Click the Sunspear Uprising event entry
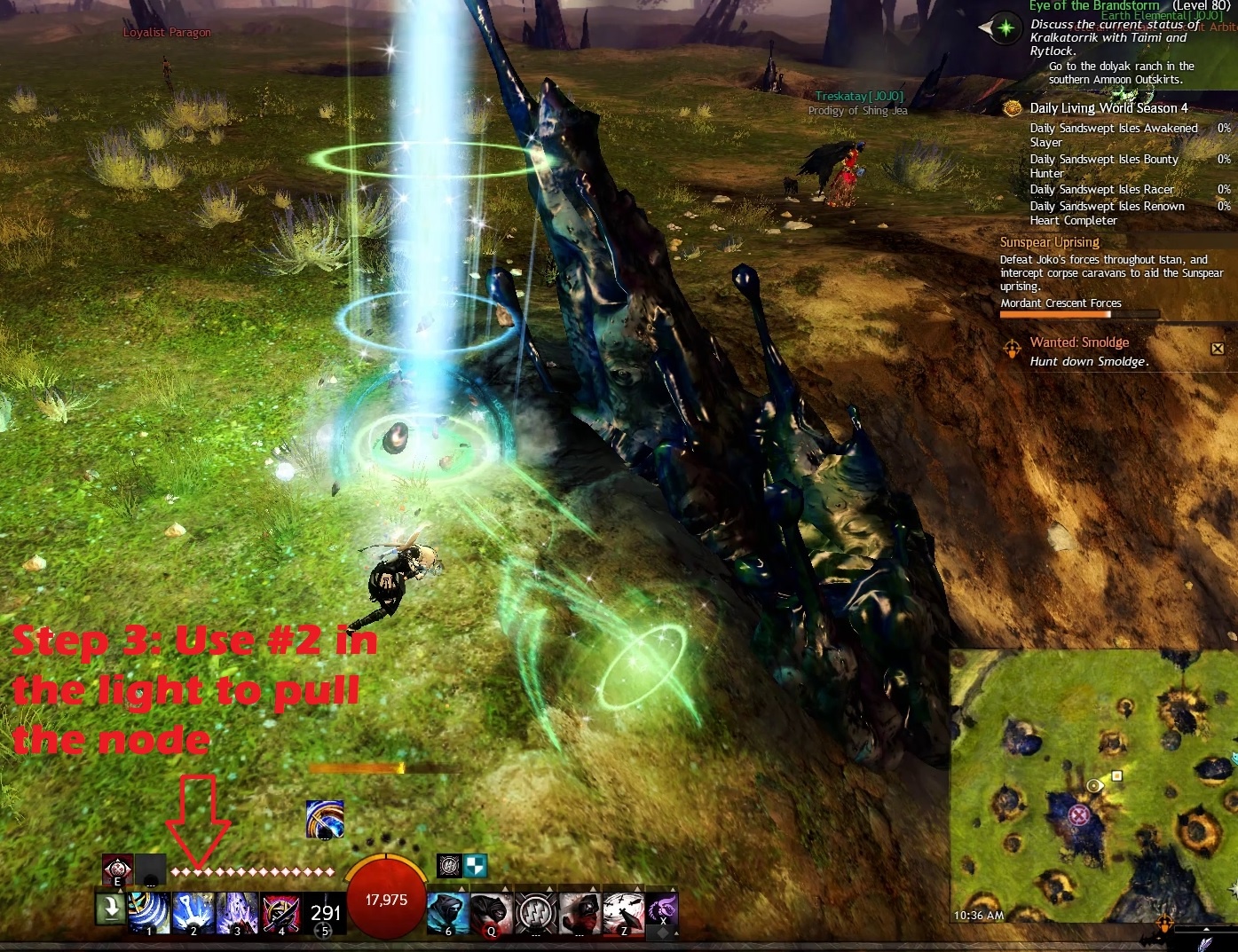This screenshot has height=952, width=1238. coord(1049,242)
